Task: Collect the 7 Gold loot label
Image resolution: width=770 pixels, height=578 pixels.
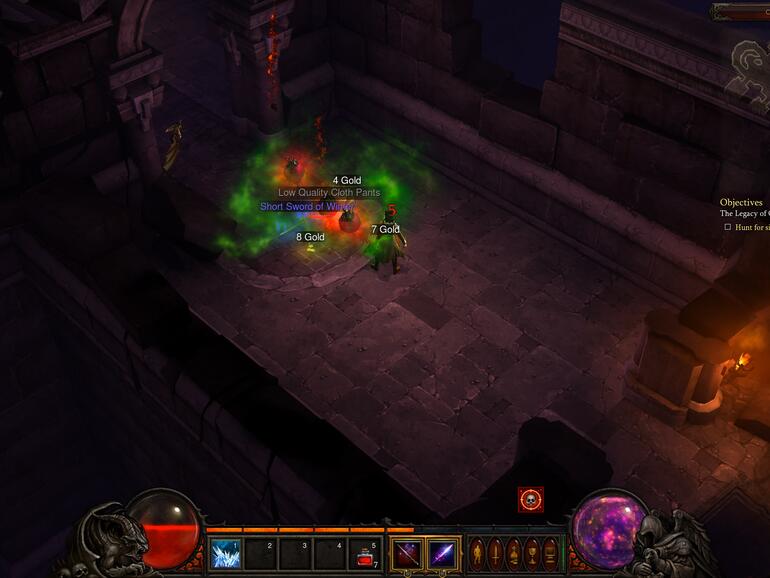Action: [x=385, y=230]
